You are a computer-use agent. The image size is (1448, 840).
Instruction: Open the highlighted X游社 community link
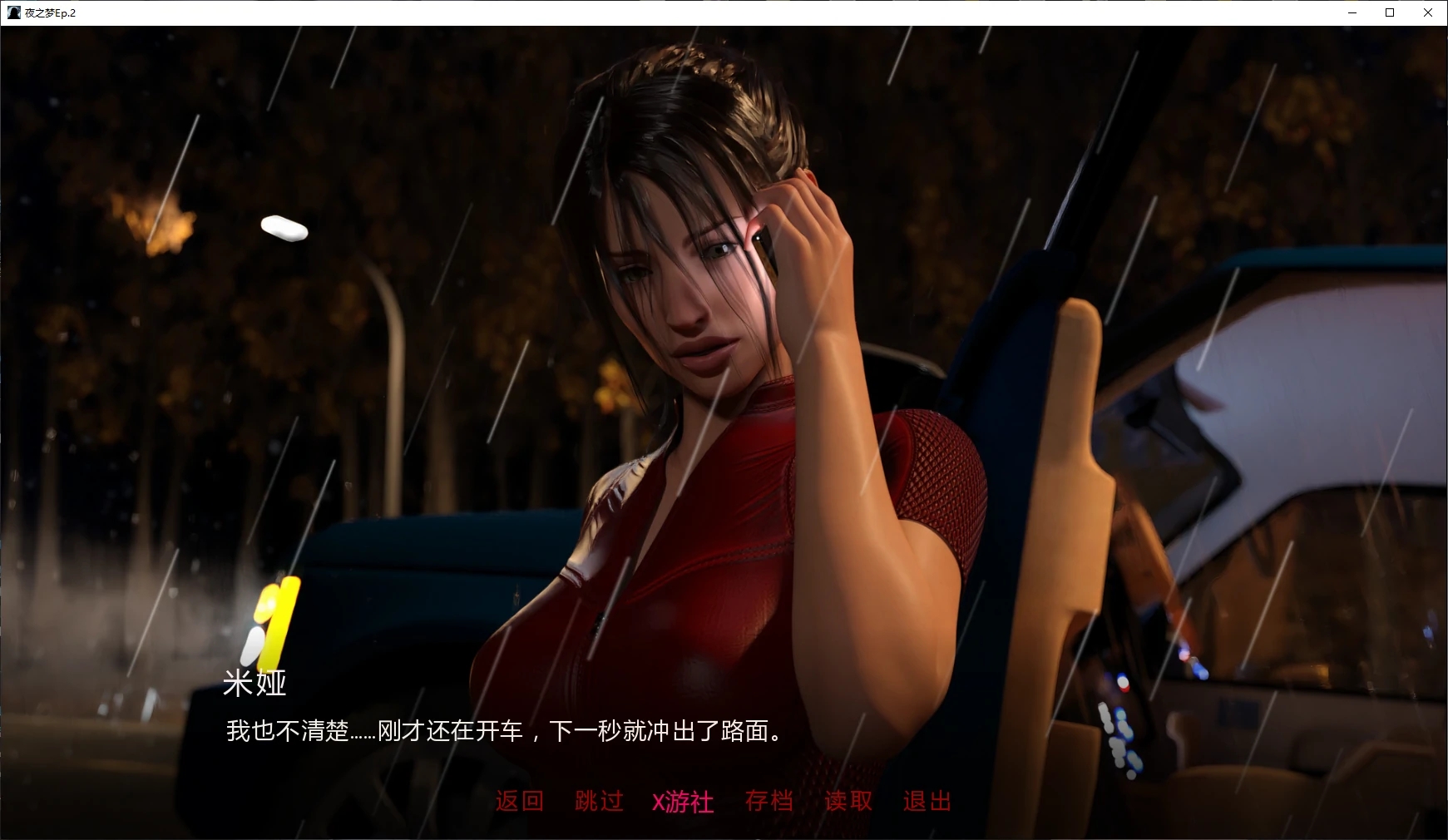(x=682, y=801)
